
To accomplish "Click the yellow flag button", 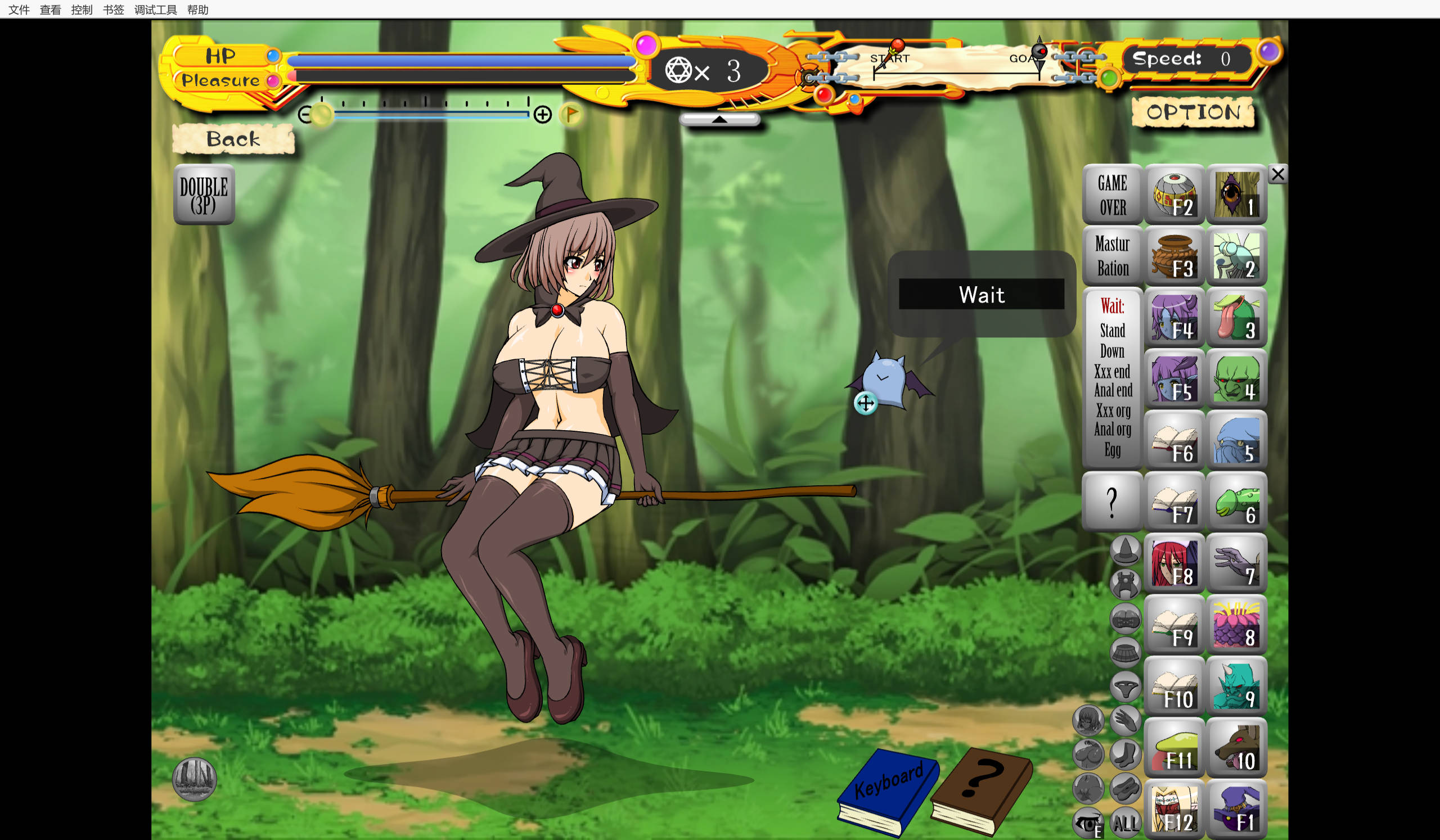I will (571, 115).
